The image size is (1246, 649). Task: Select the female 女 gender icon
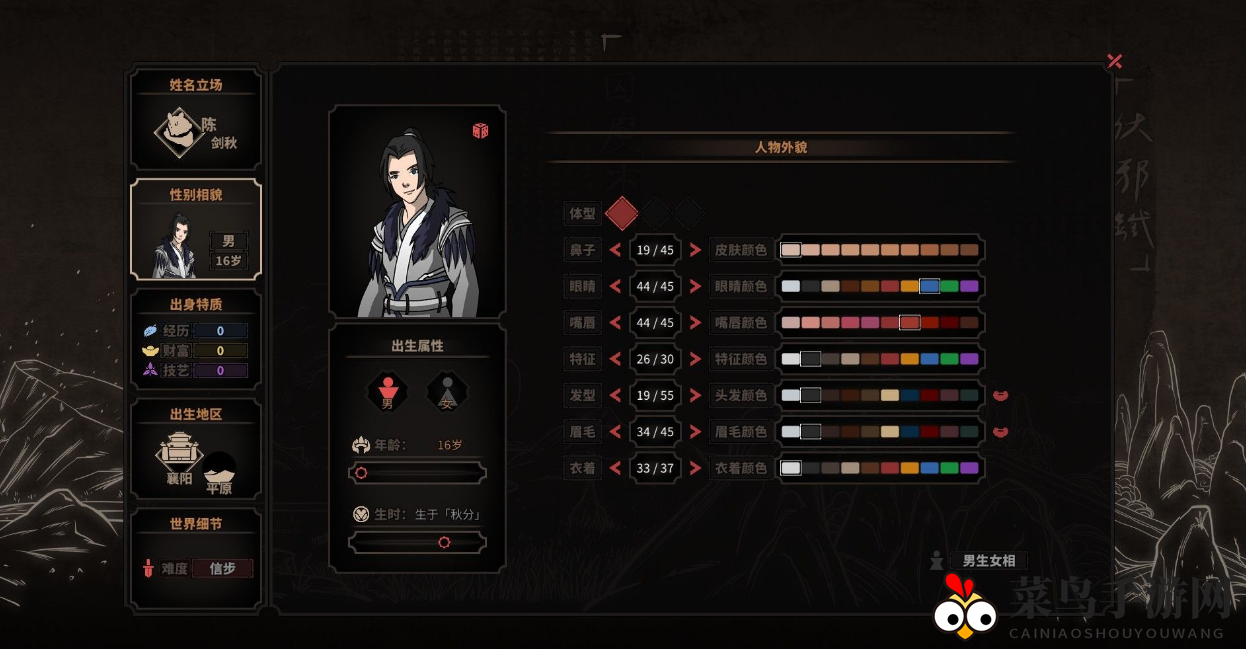point(445,391)
